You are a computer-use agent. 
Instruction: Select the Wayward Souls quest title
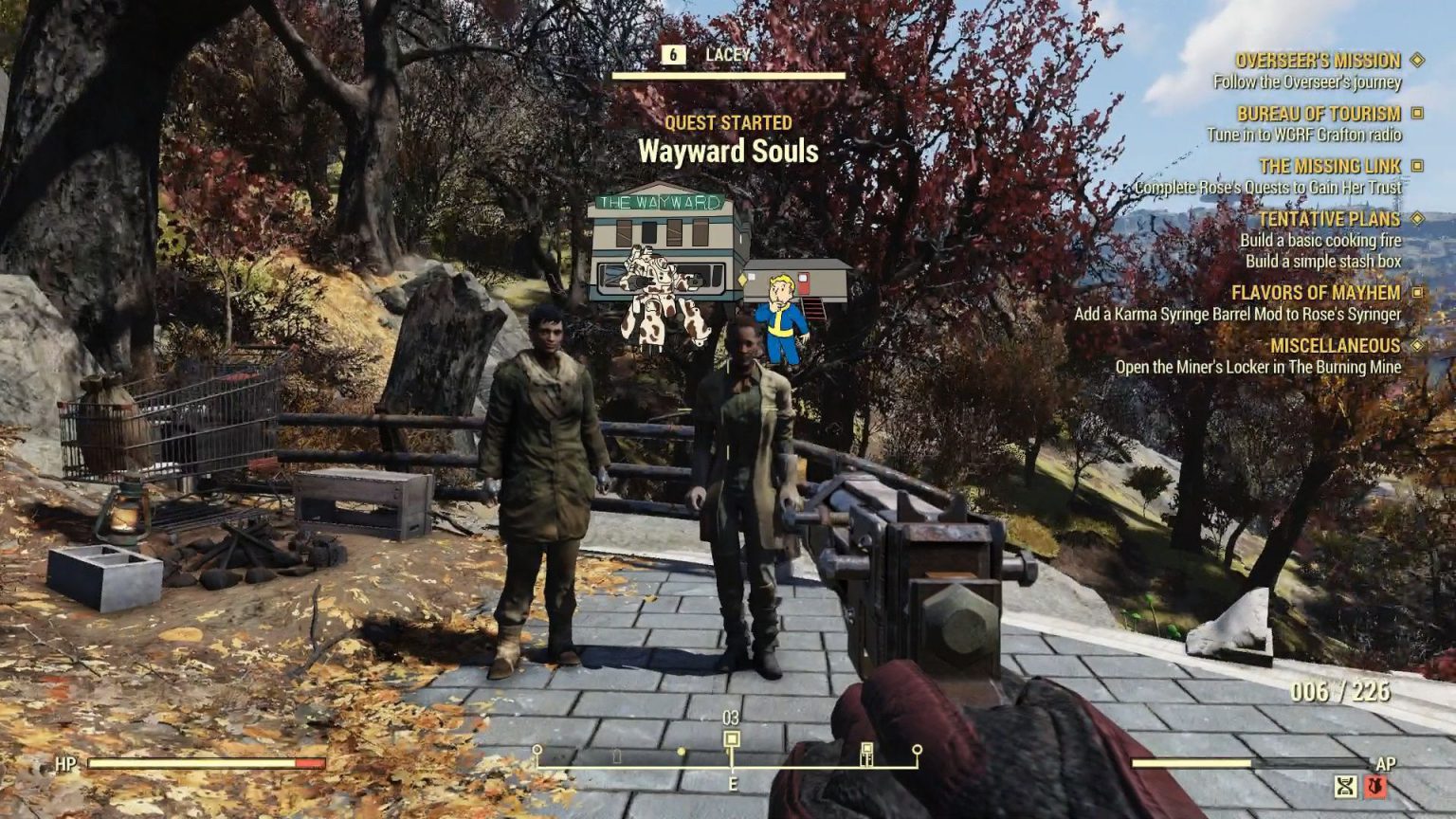click(730, 150)
